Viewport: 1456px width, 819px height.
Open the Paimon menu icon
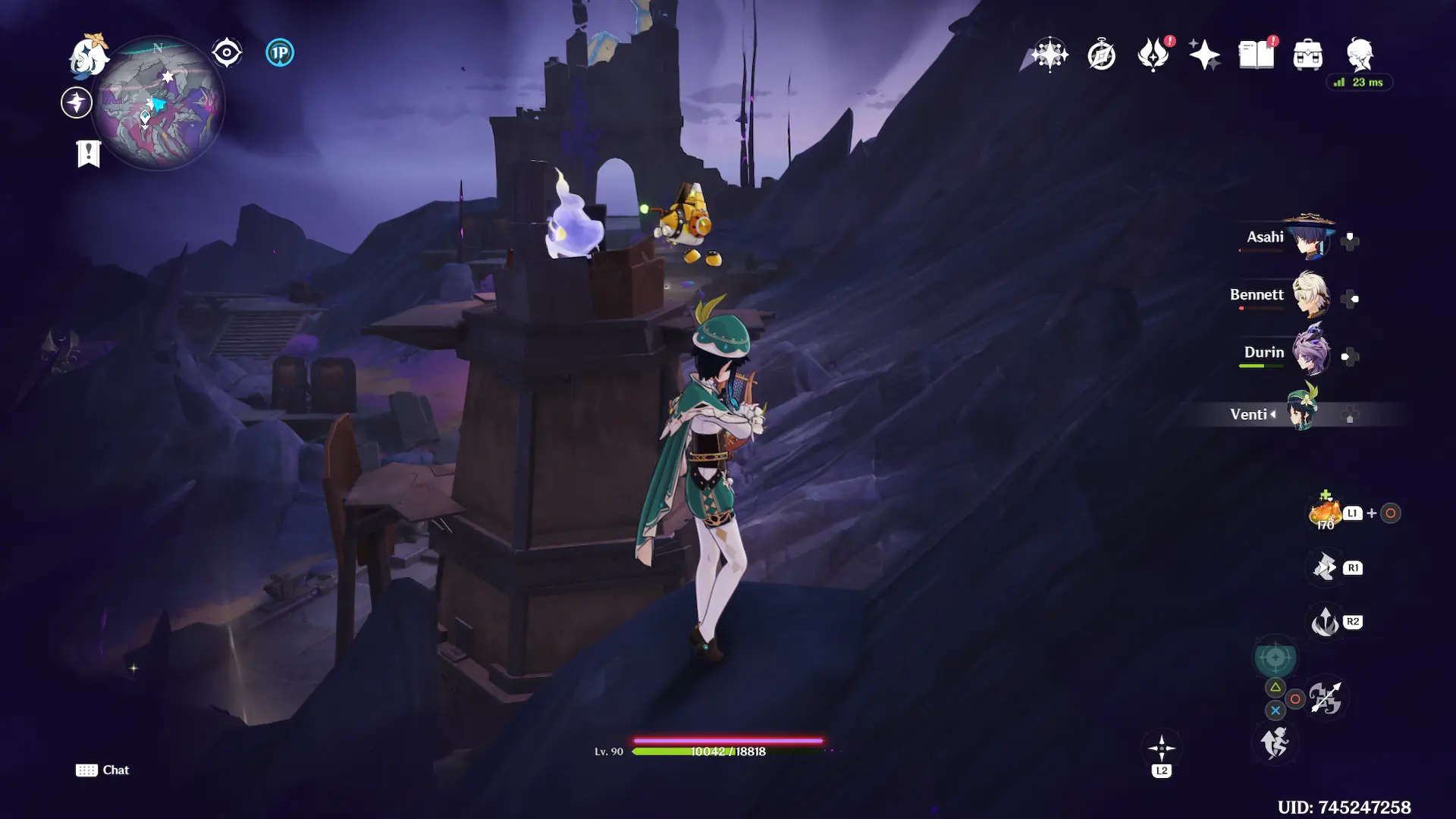click(x=89, y=55)
